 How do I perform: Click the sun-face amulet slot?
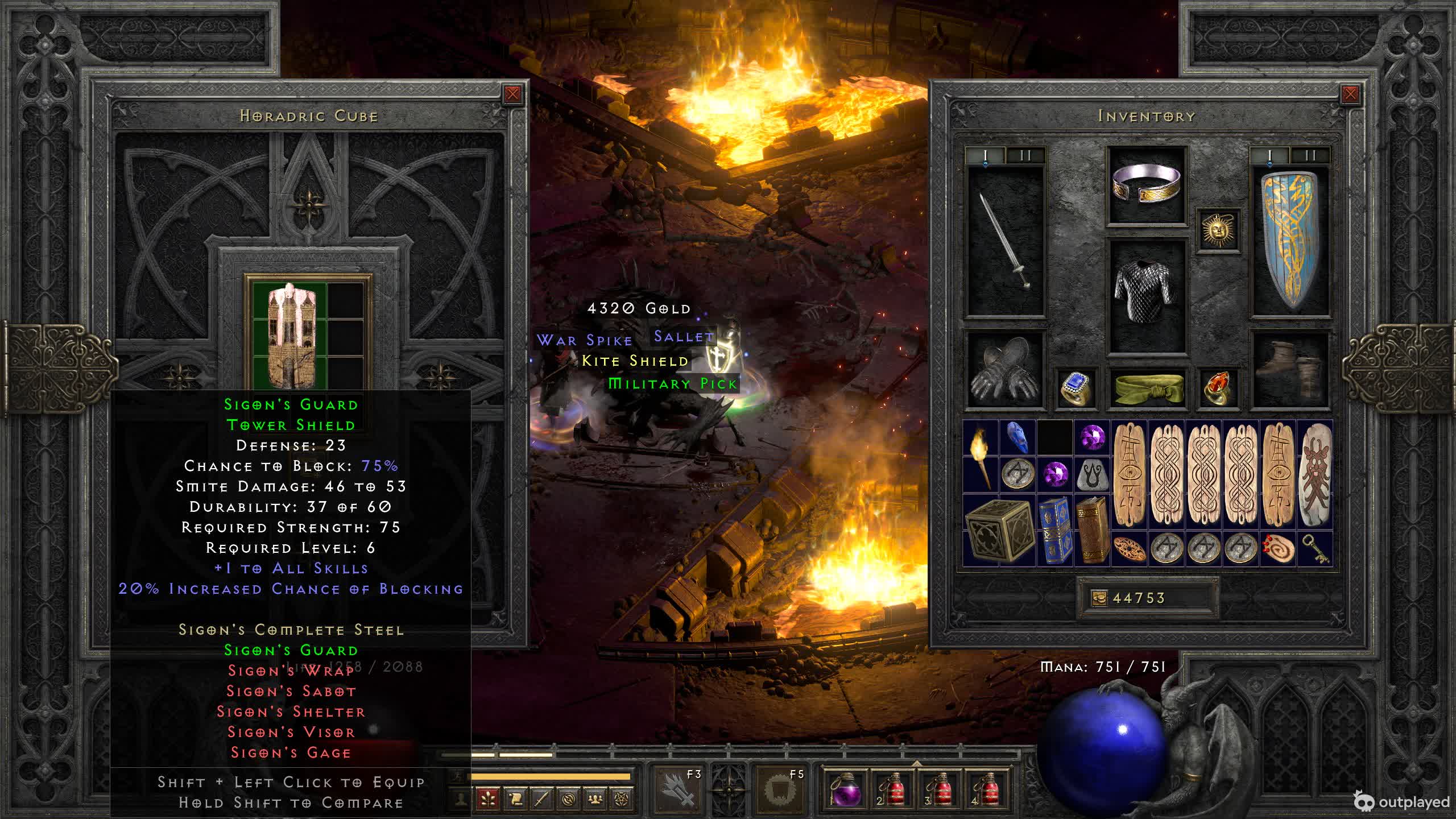click(x=1218, y=230)
